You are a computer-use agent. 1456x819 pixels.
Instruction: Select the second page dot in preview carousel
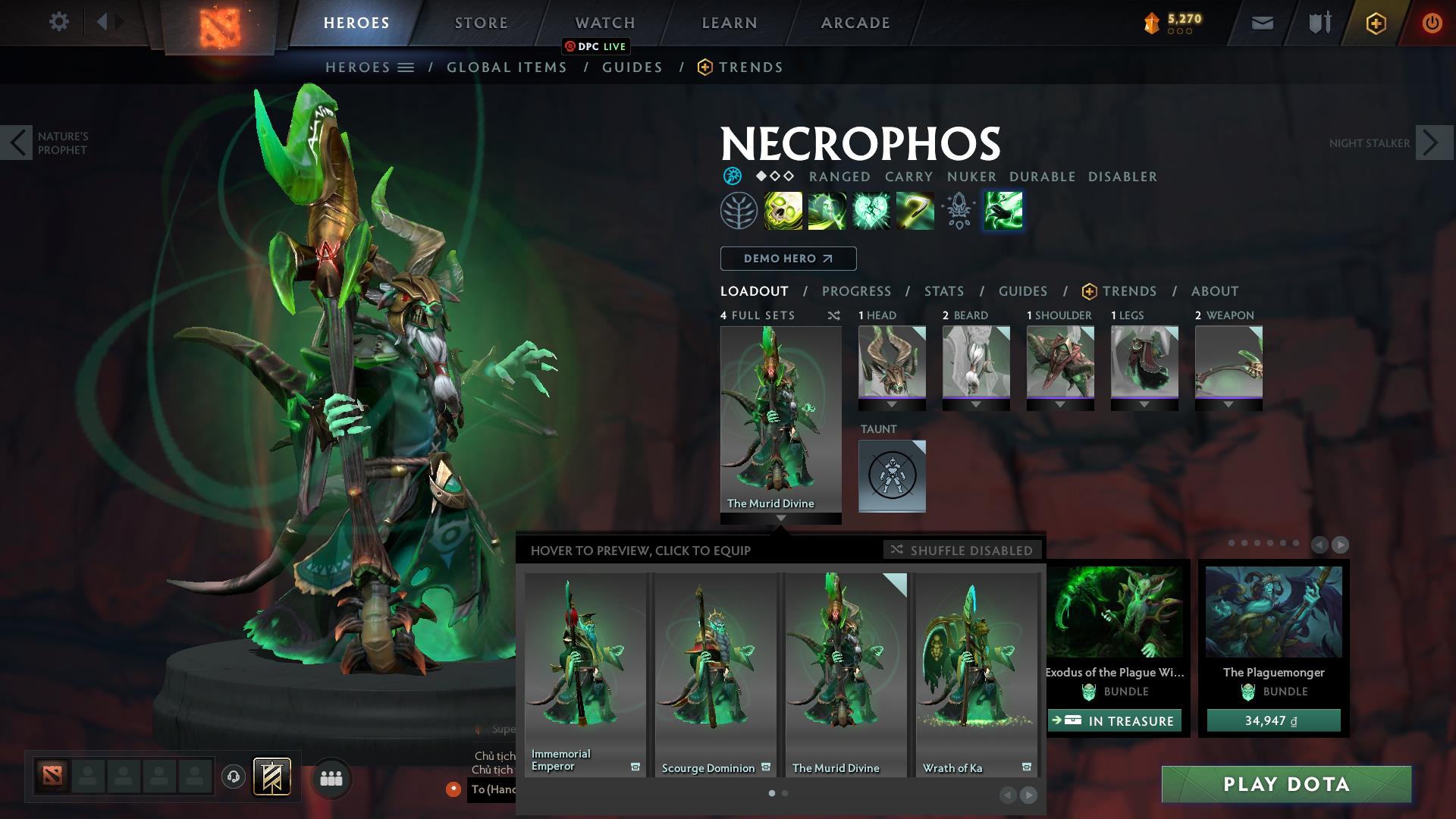(785, 792)
